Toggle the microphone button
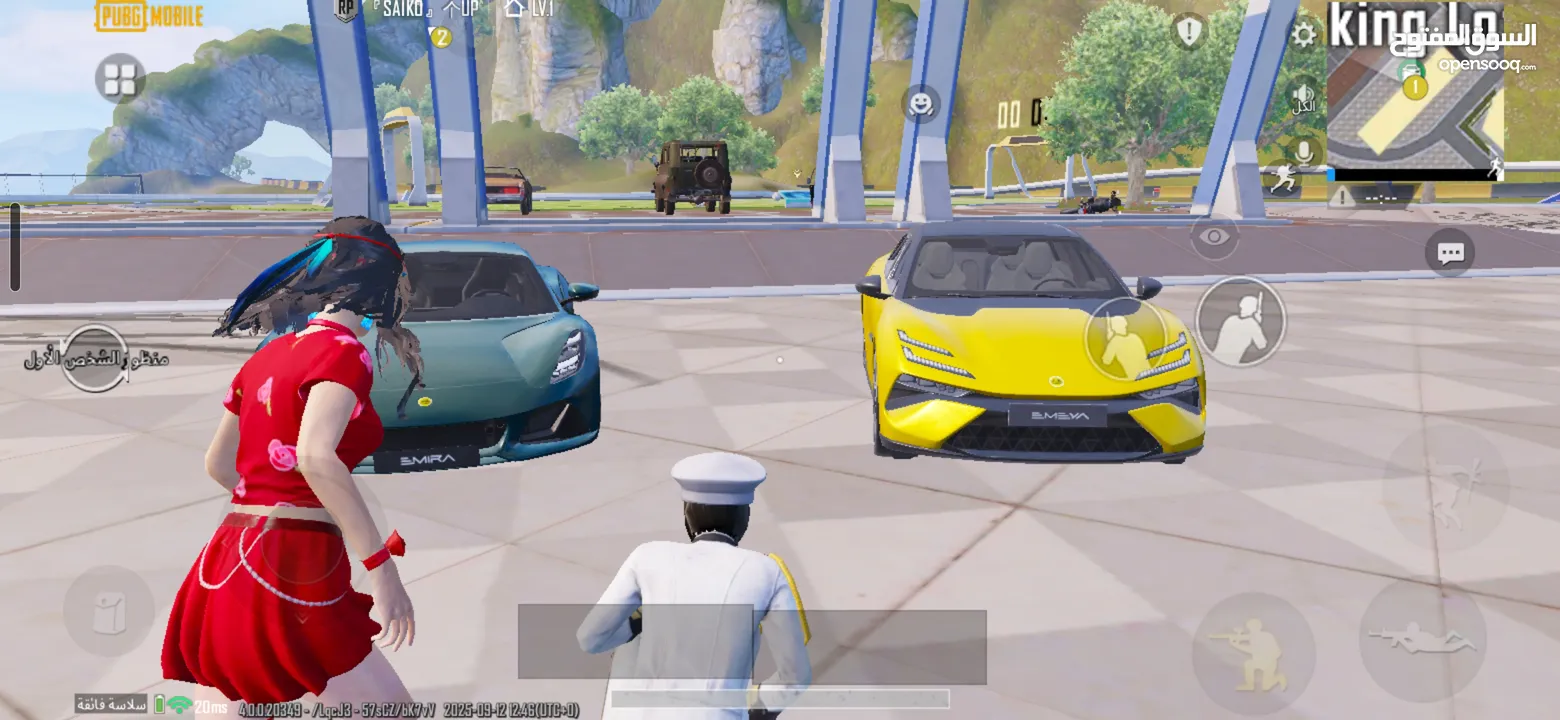 pos(1303,152)
